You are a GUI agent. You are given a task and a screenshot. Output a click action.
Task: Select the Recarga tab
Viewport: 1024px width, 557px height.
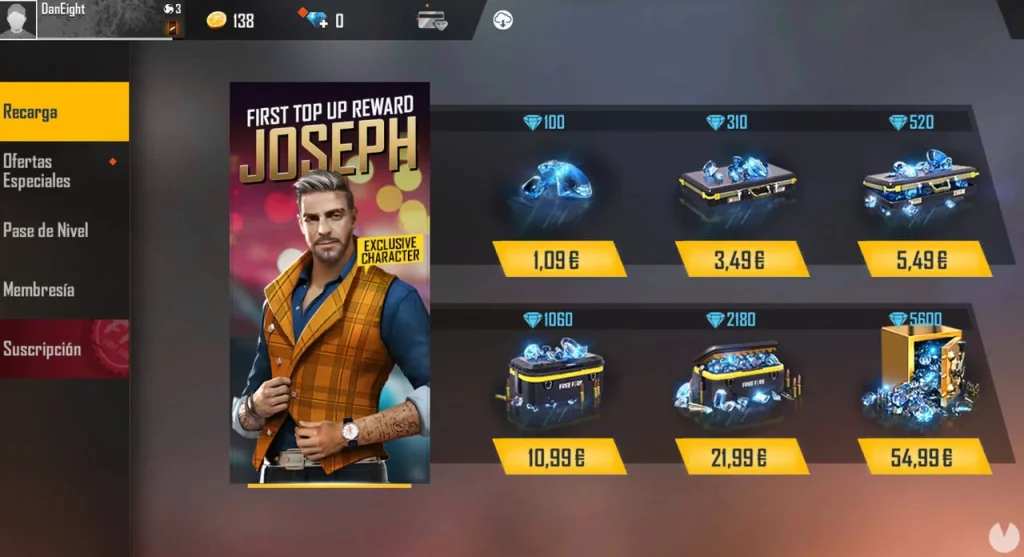pos(64,112)
